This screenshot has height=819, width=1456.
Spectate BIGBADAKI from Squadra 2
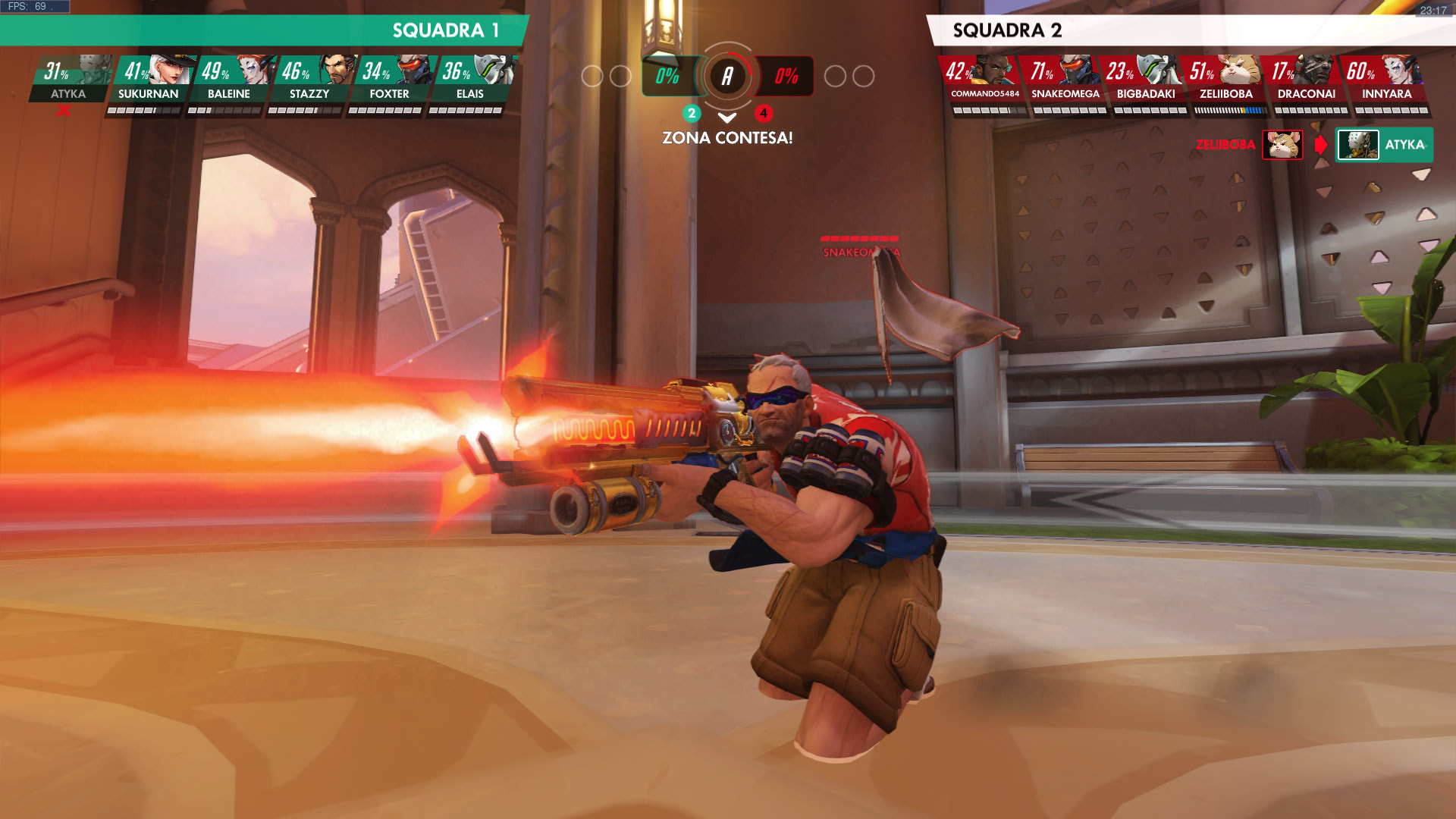coord(1145,80)
